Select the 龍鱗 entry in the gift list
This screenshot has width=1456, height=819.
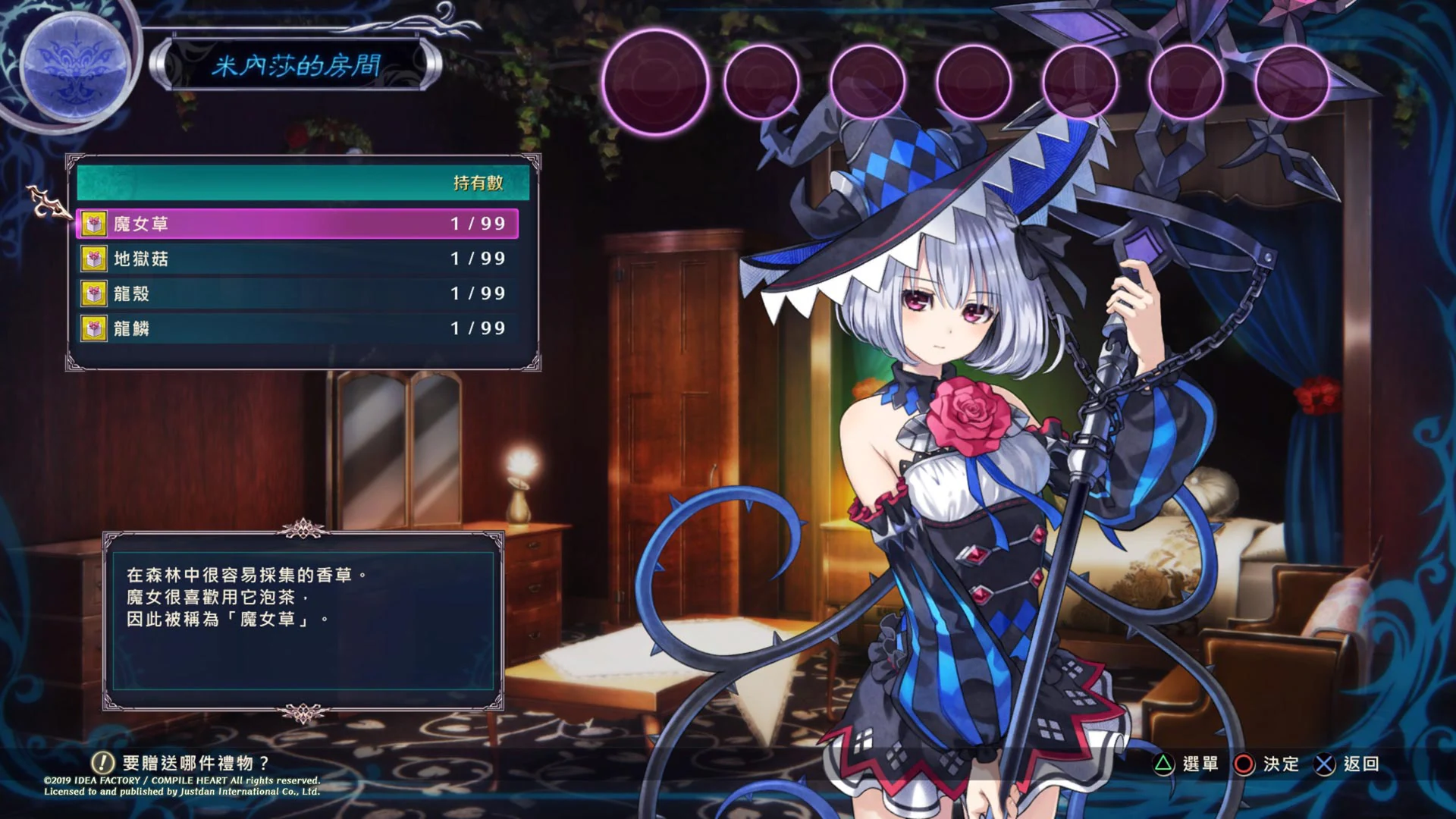(x=296, y=329)
